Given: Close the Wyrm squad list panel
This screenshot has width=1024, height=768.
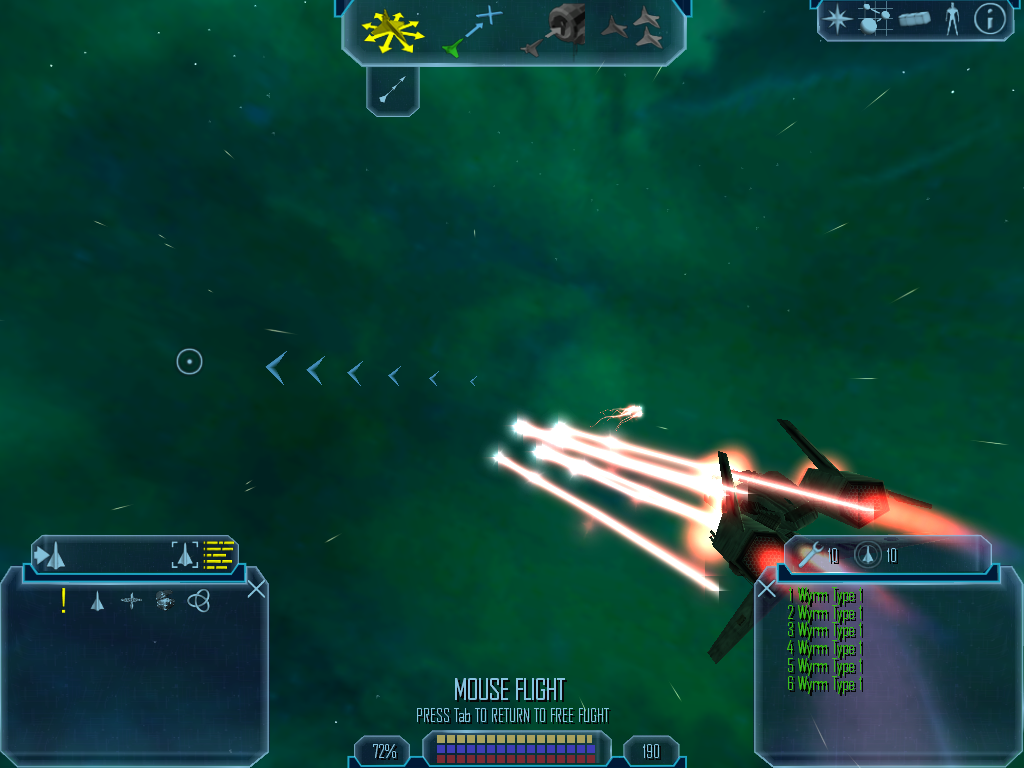Looking at the screenshot, I should (x=767, y=589).
